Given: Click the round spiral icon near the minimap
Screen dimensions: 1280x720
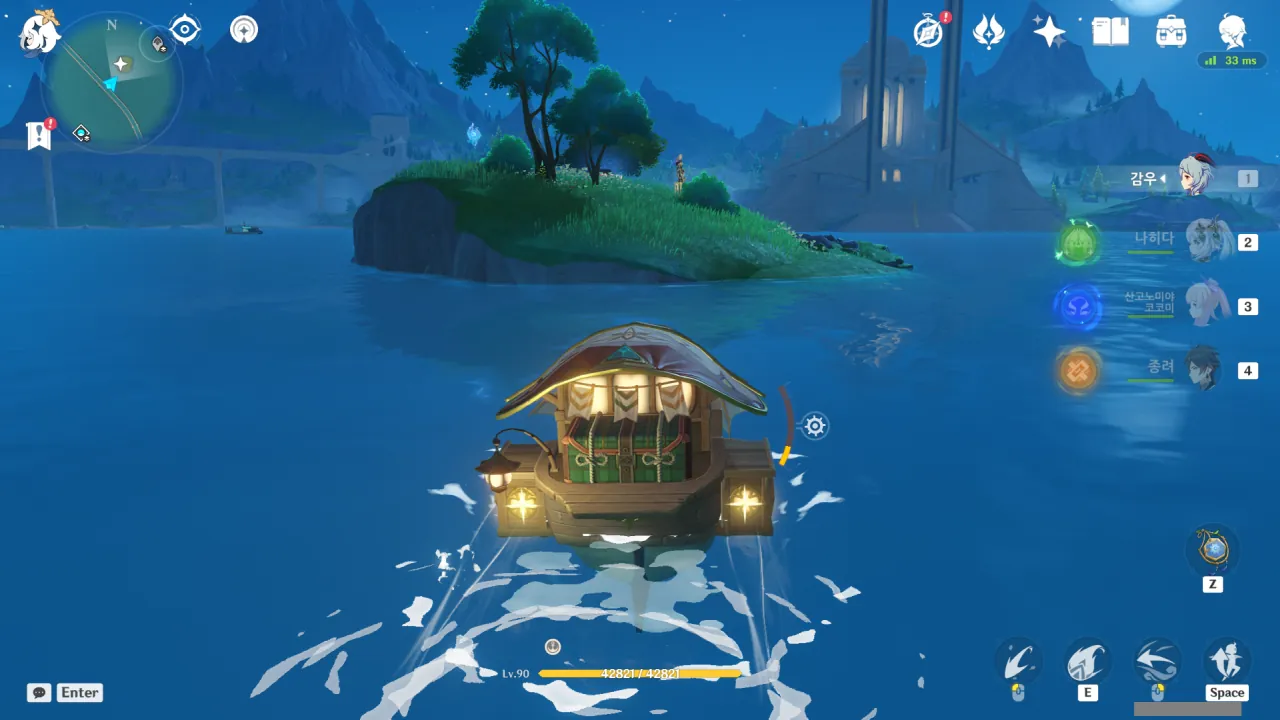Looking at the screenshot, I should 244,29.
